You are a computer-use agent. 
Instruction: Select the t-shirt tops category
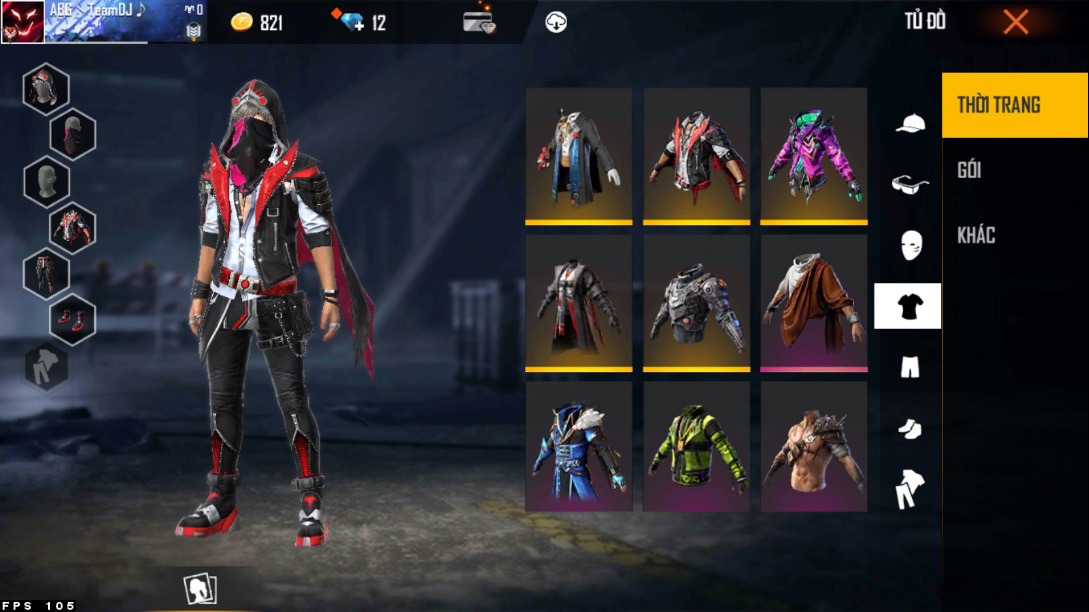point(908,306)
